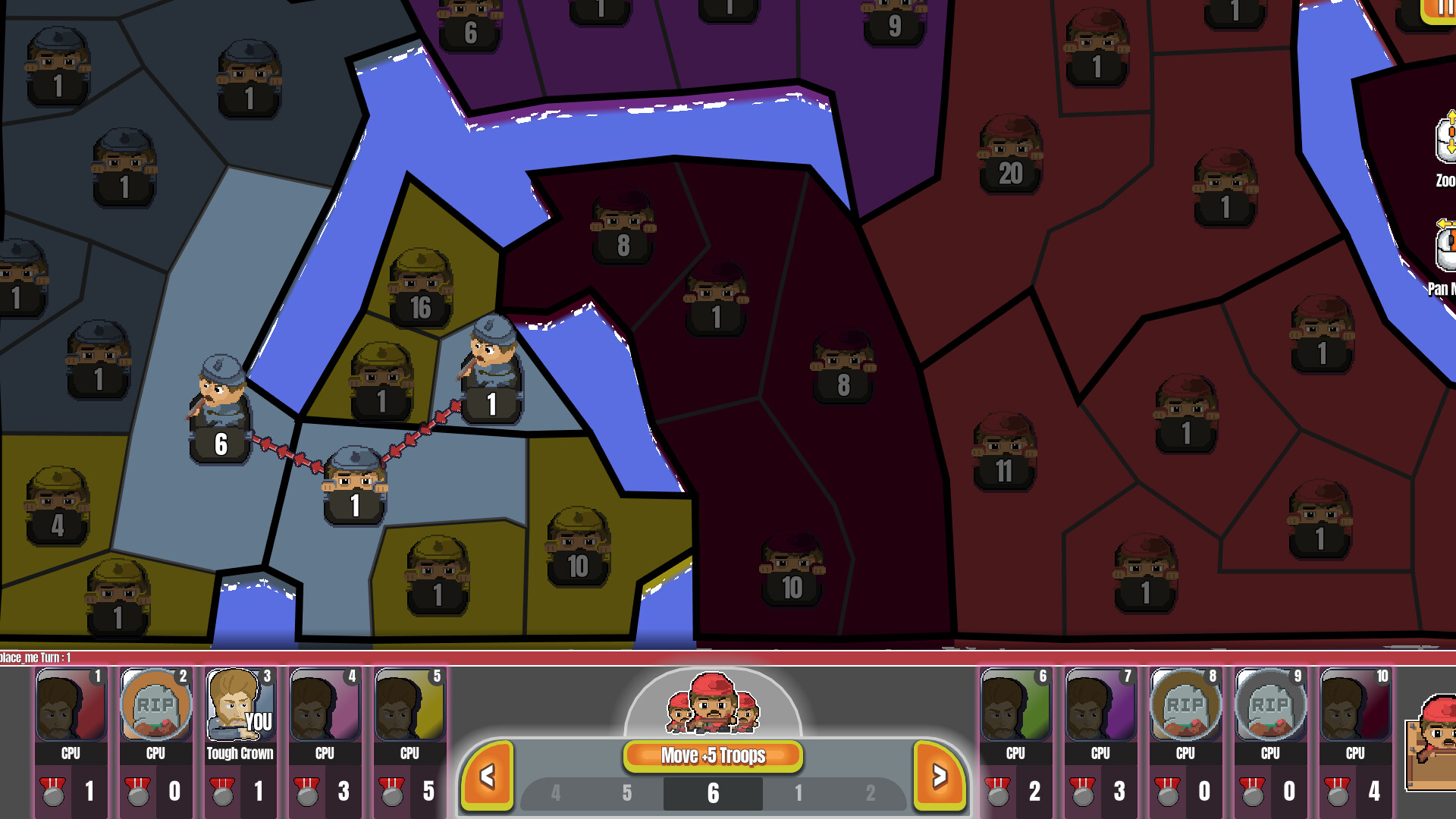
Task: Select troop count 4 on the selector bar
Action: tap(556, 792)
